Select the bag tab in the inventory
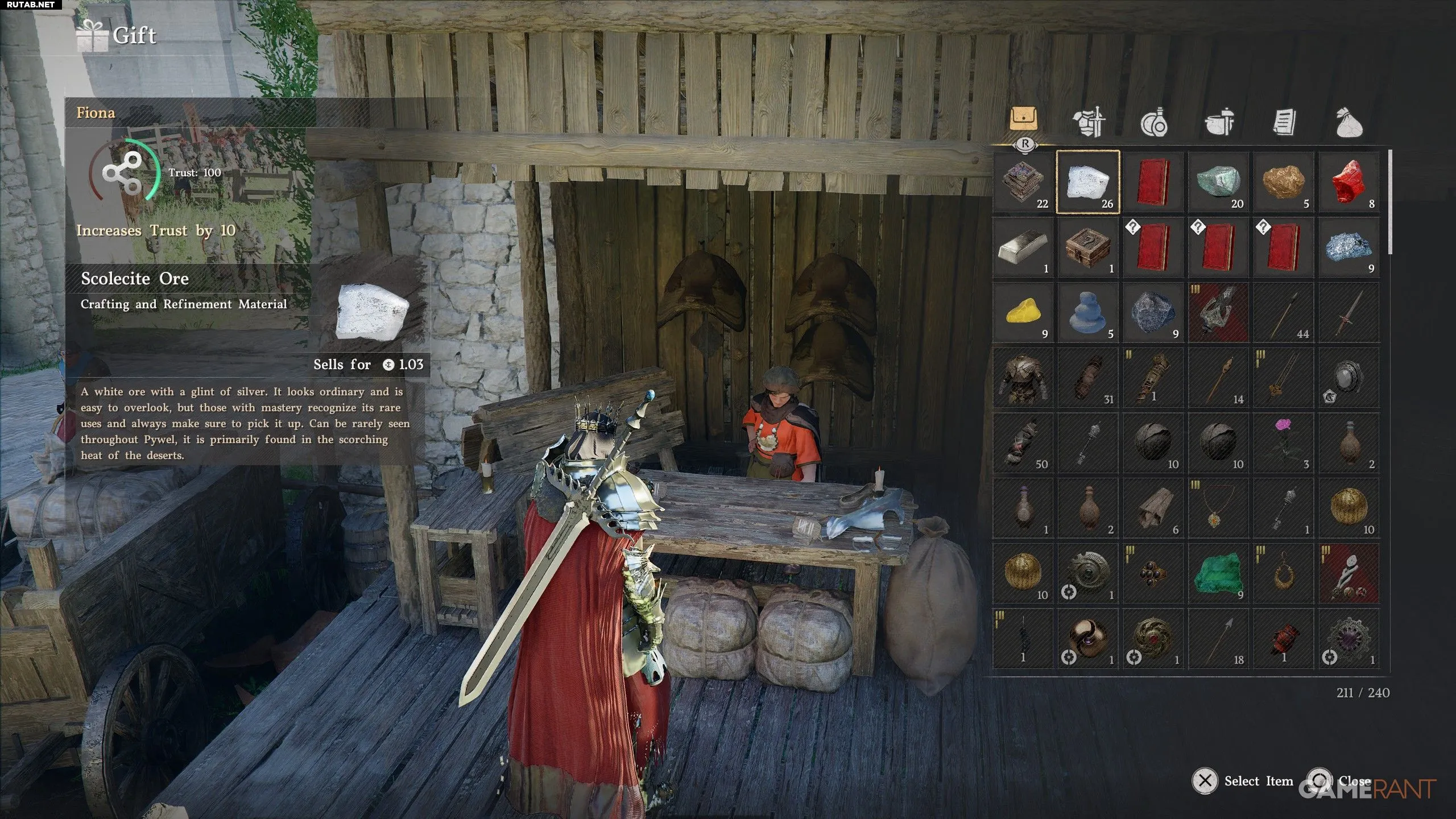The image size is (1456, 819). (x=1024, y=119)
